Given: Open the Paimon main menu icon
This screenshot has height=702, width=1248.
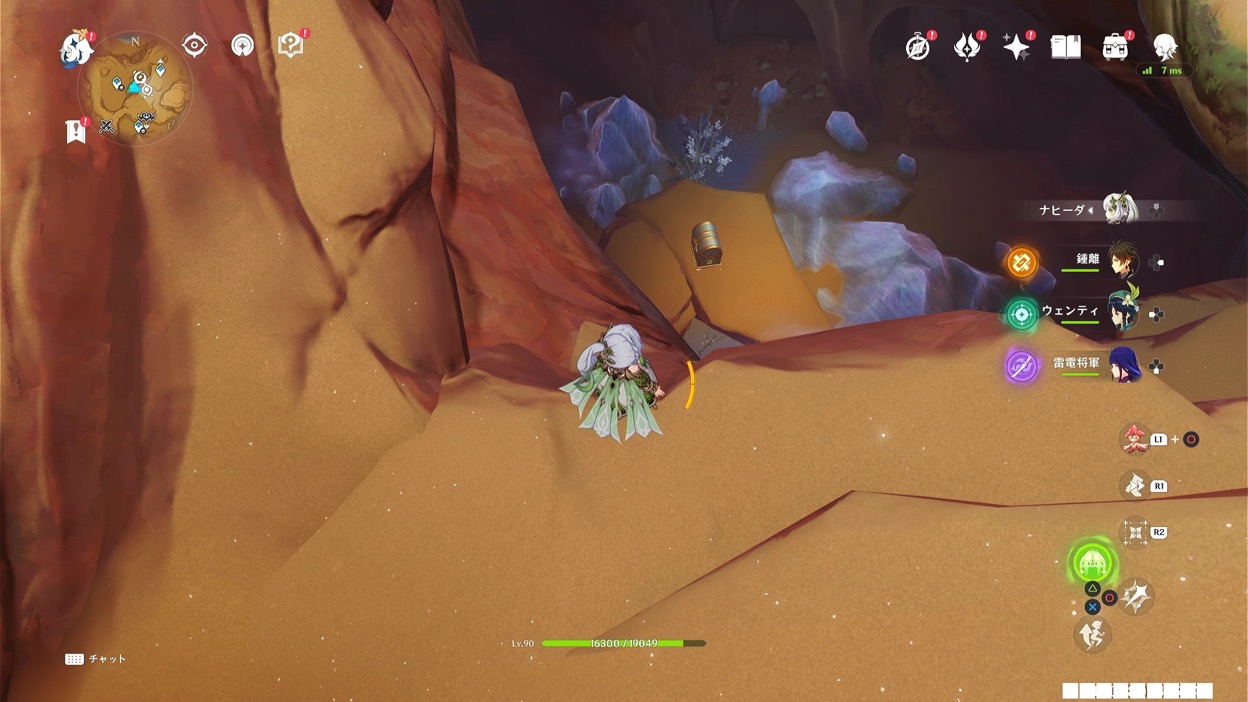Looking at the screenshot, I should [75, 48].
